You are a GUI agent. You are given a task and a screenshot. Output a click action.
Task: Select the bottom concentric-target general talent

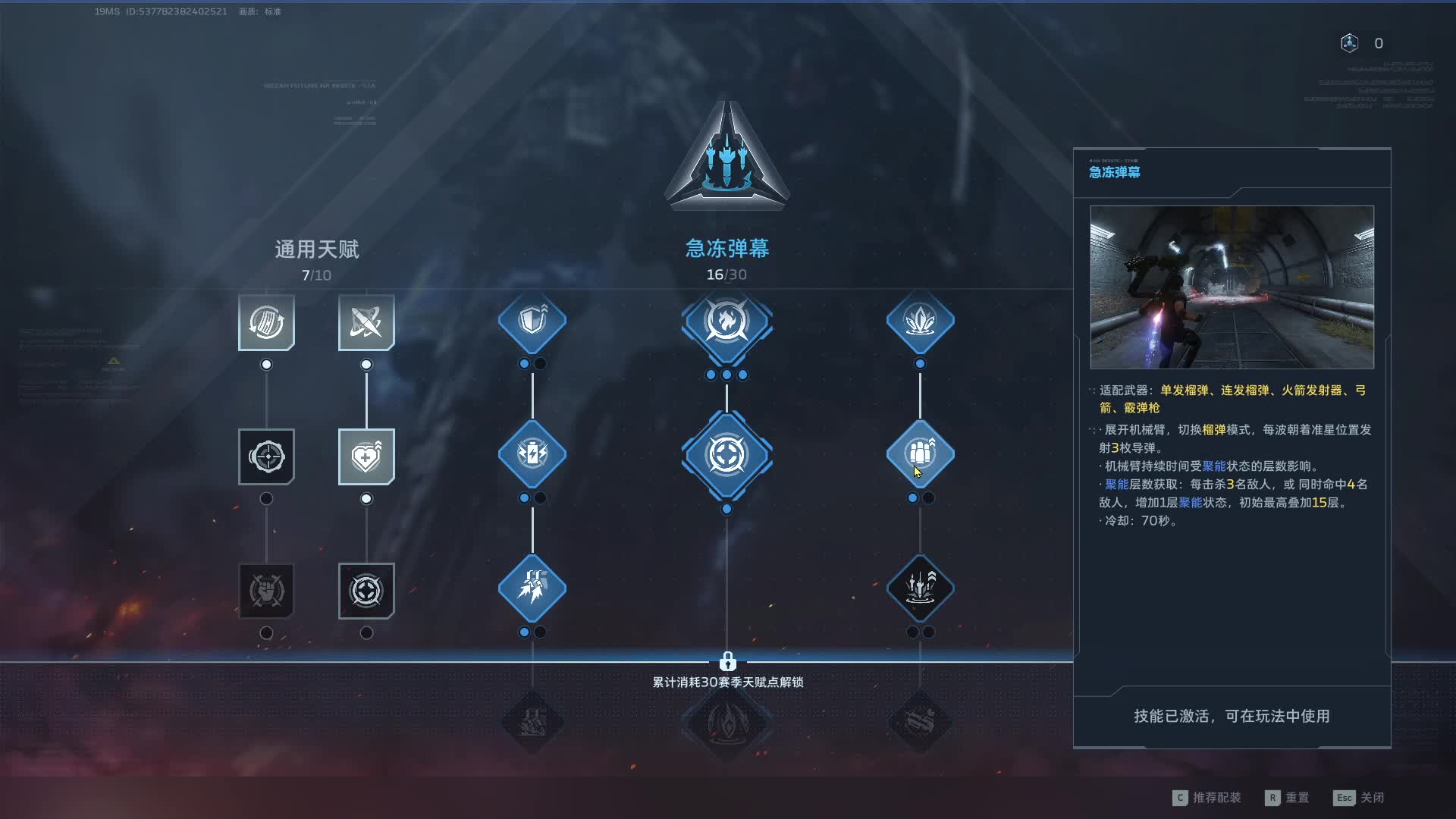click(366, 591)
